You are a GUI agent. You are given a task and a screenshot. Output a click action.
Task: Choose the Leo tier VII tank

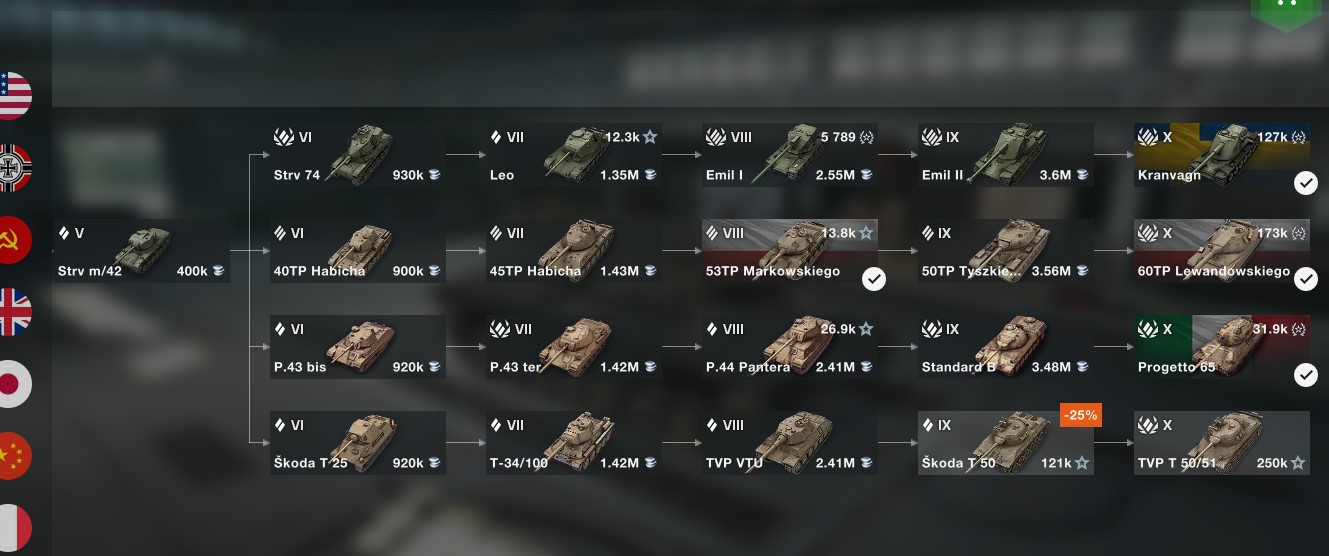(573, 155)
